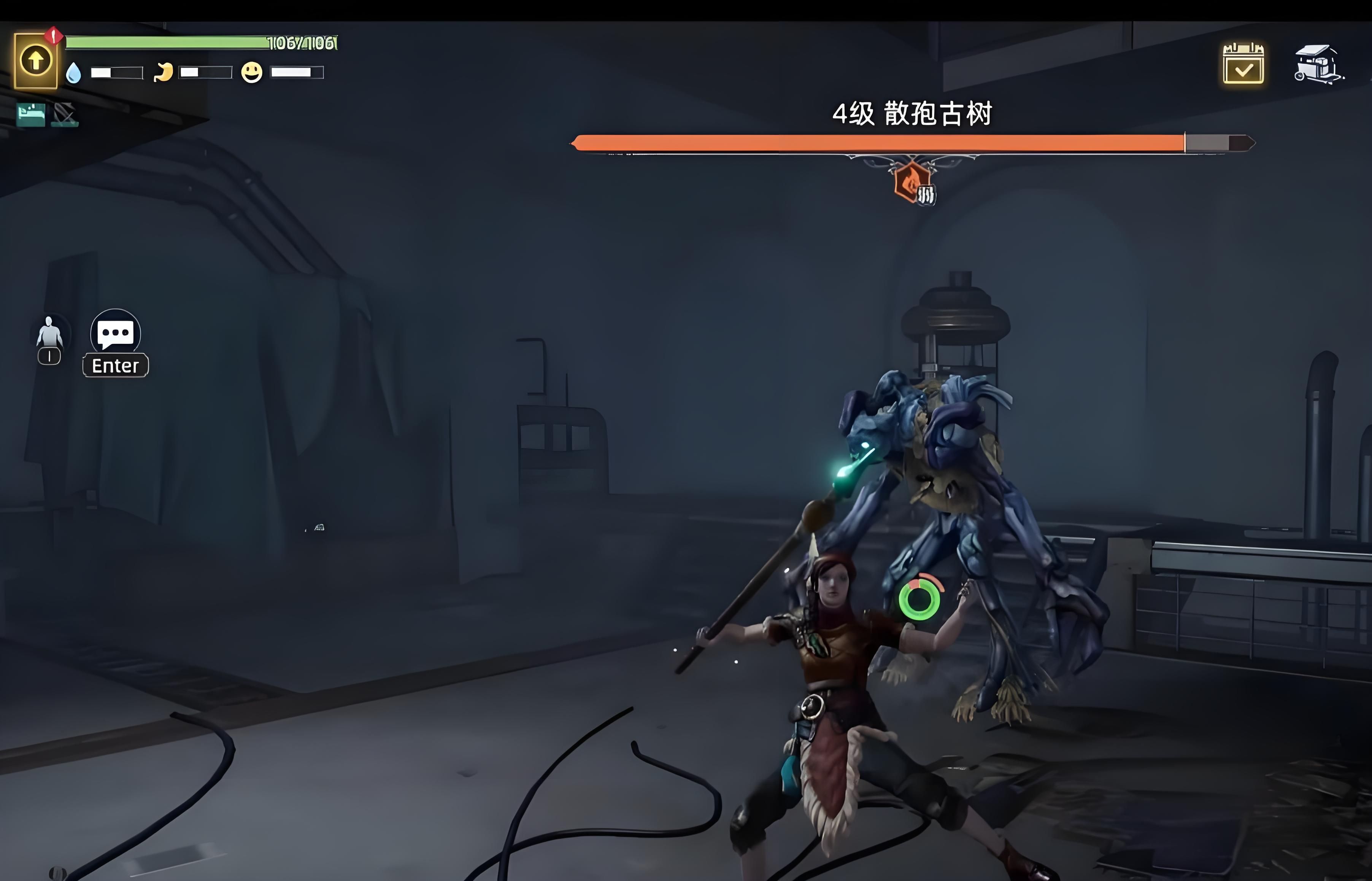This screenshot has width=1372, height=881.
Task: Open the calendar checkmark task icon
Action: tap(1243, 64)
